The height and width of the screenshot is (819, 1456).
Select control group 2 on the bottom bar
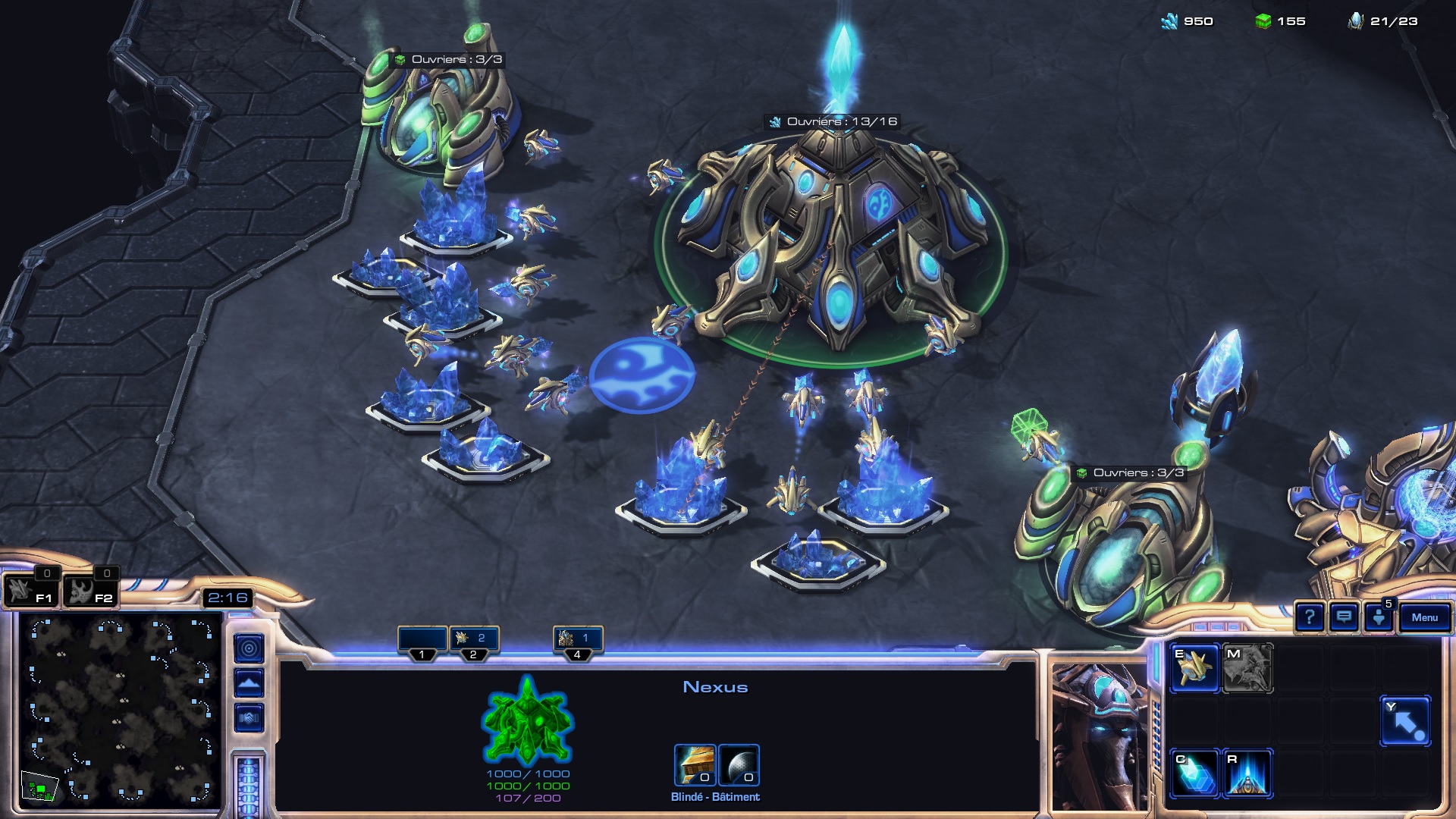475,639
